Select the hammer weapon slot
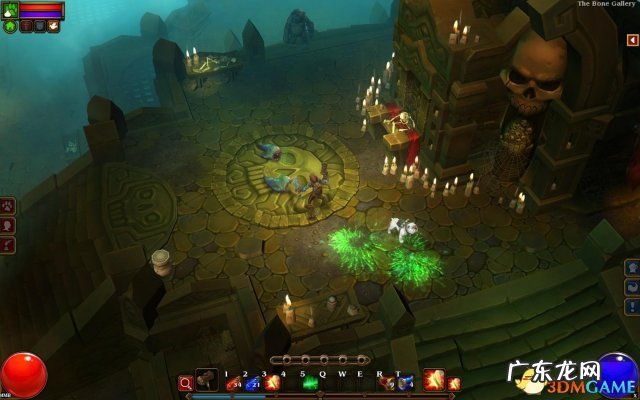Image resolution: width=640 pixels, height=400 pixels. (207, 380)
